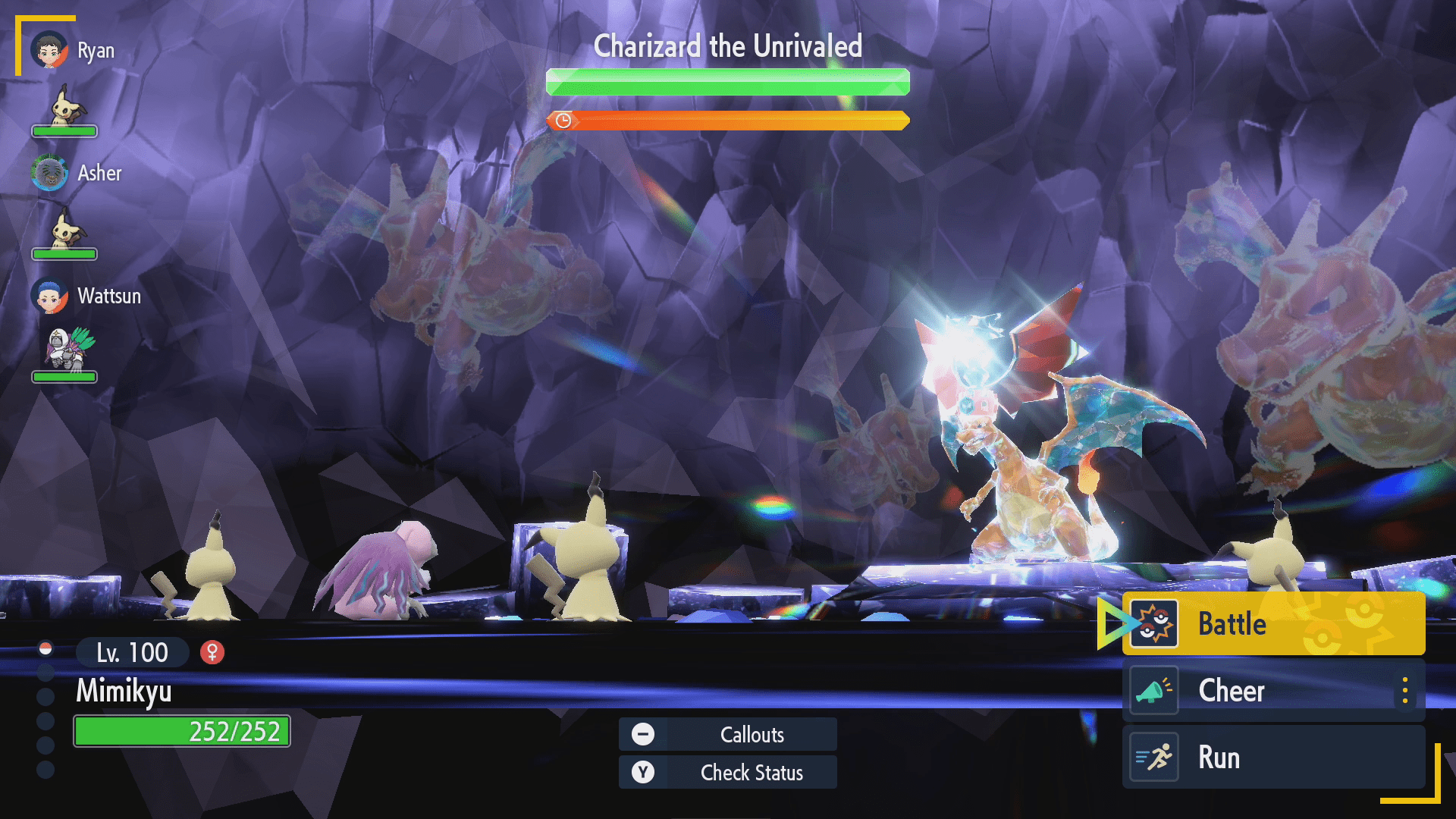Expand Cheer's three-dot options

[1405, 691]
